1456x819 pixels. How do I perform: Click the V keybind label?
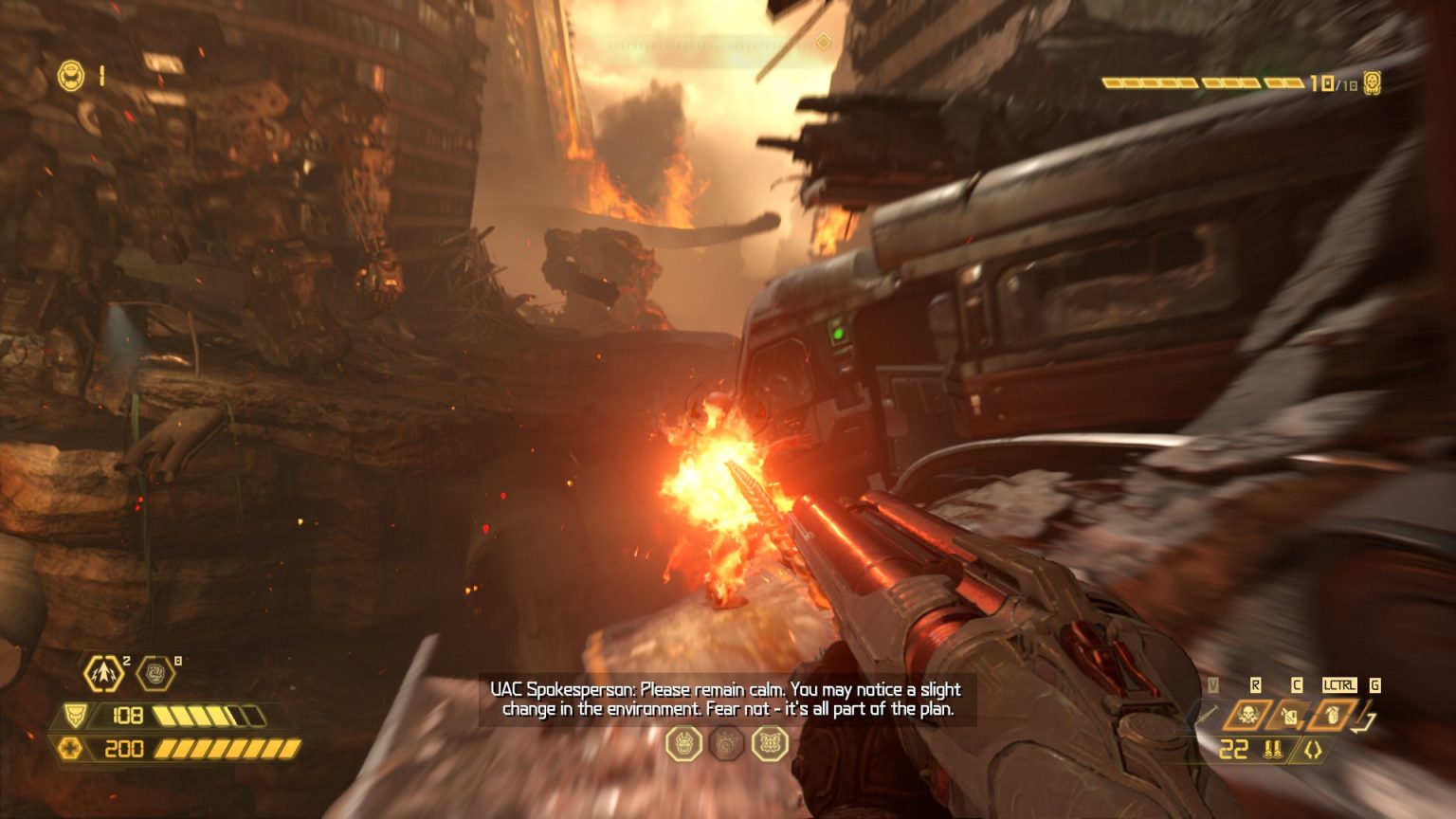(x=1213, y=684)
